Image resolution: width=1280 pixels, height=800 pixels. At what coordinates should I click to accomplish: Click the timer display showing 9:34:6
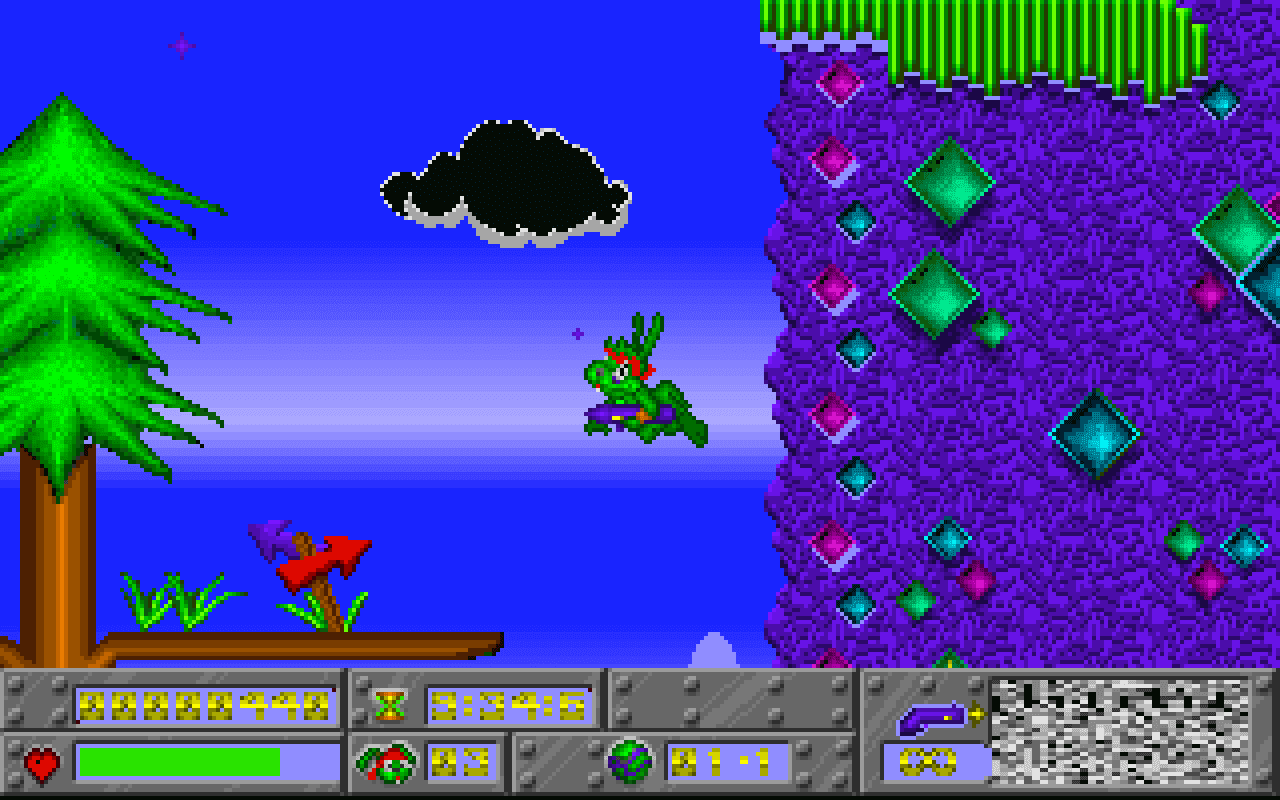tap(510, 703)
